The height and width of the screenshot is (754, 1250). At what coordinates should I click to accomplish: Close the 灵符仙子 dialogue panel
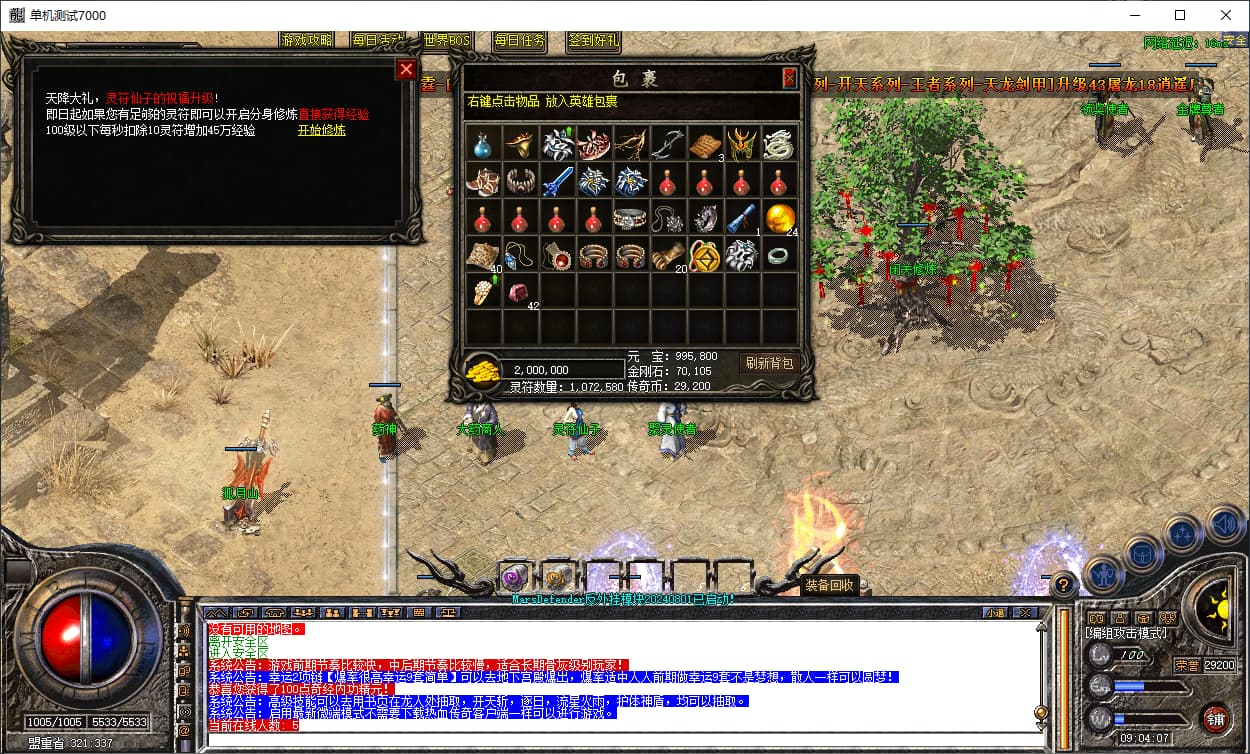(x=406, y=69)
